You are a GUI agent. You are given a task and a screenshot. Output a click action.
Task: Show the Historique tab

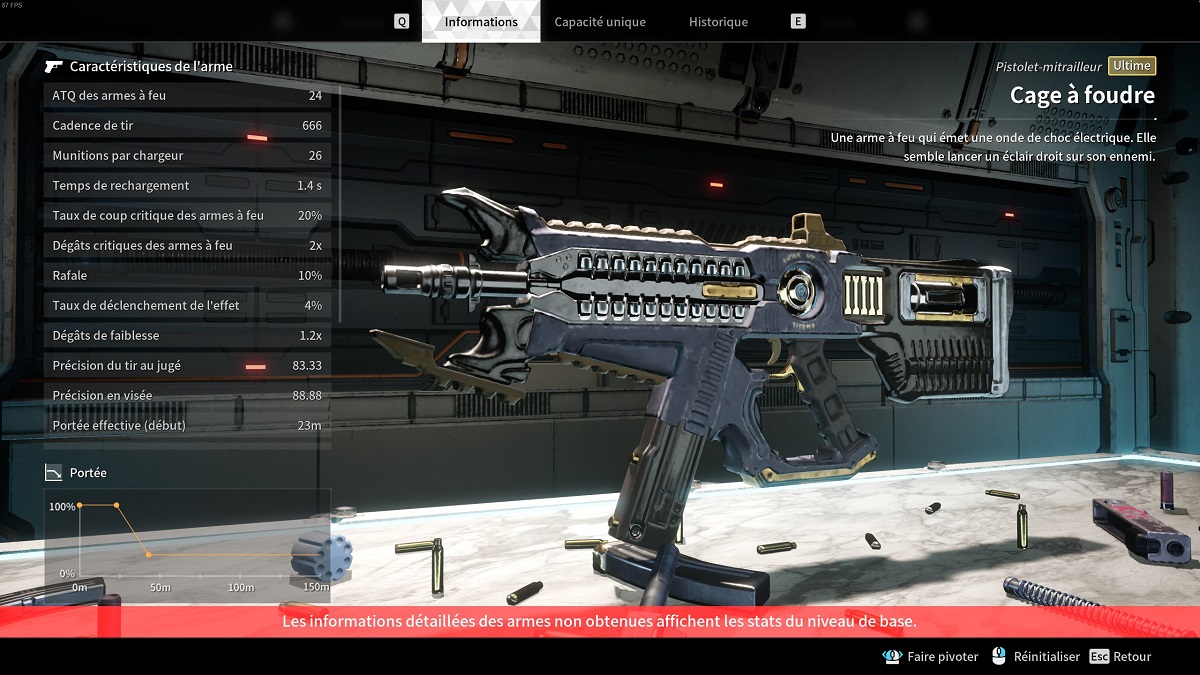(718, 22)
